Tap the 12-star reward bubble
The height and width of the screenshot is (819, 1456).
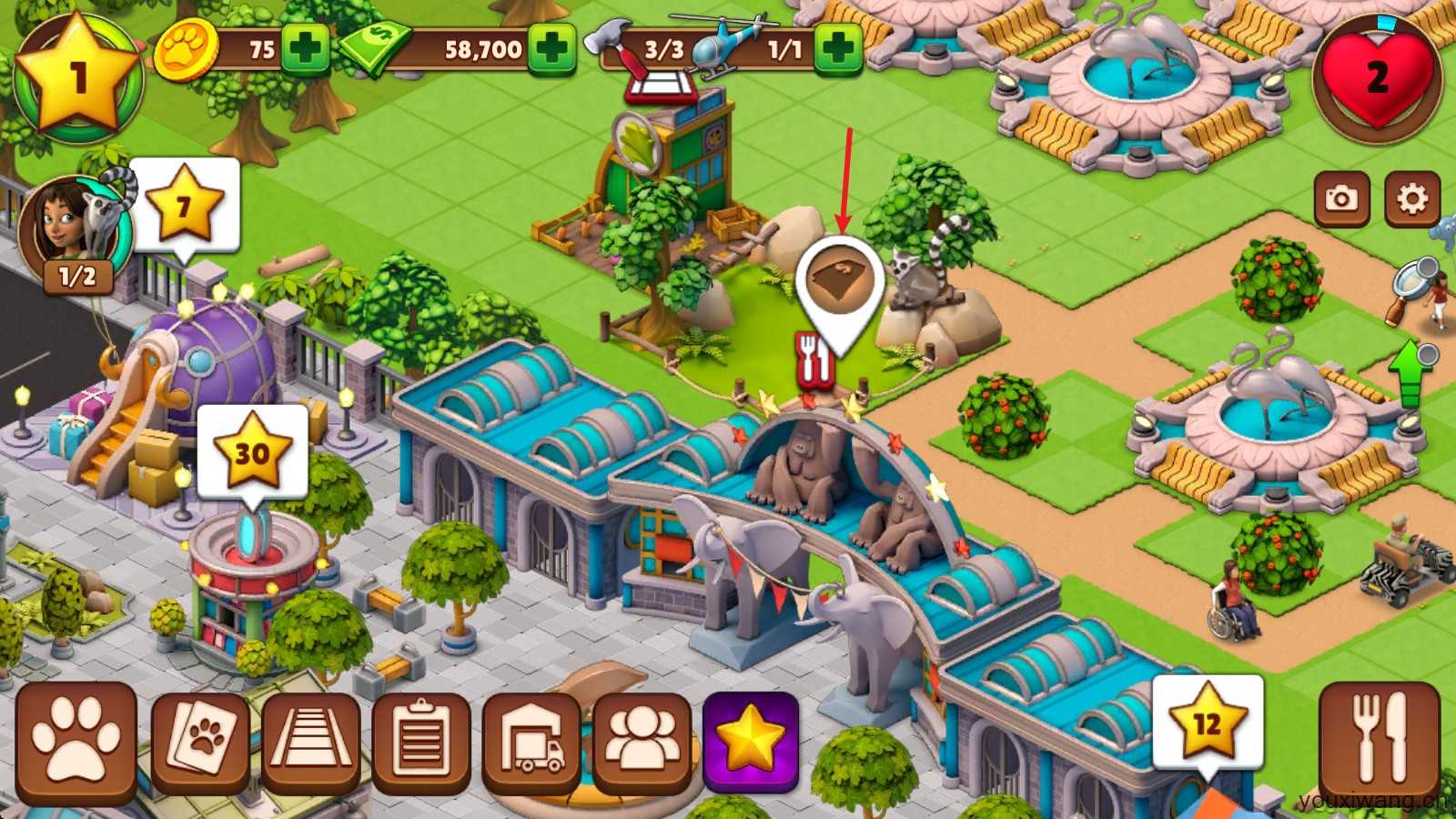click(1208, 723)
